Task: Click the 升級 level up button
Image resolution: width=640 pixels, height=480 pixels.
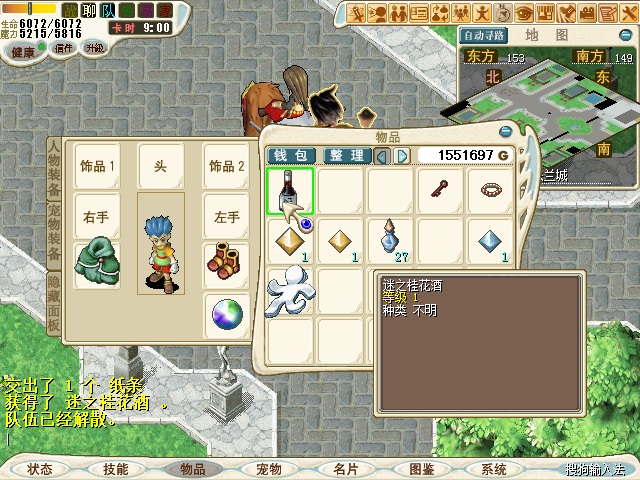Action: (x=94, y=48)
